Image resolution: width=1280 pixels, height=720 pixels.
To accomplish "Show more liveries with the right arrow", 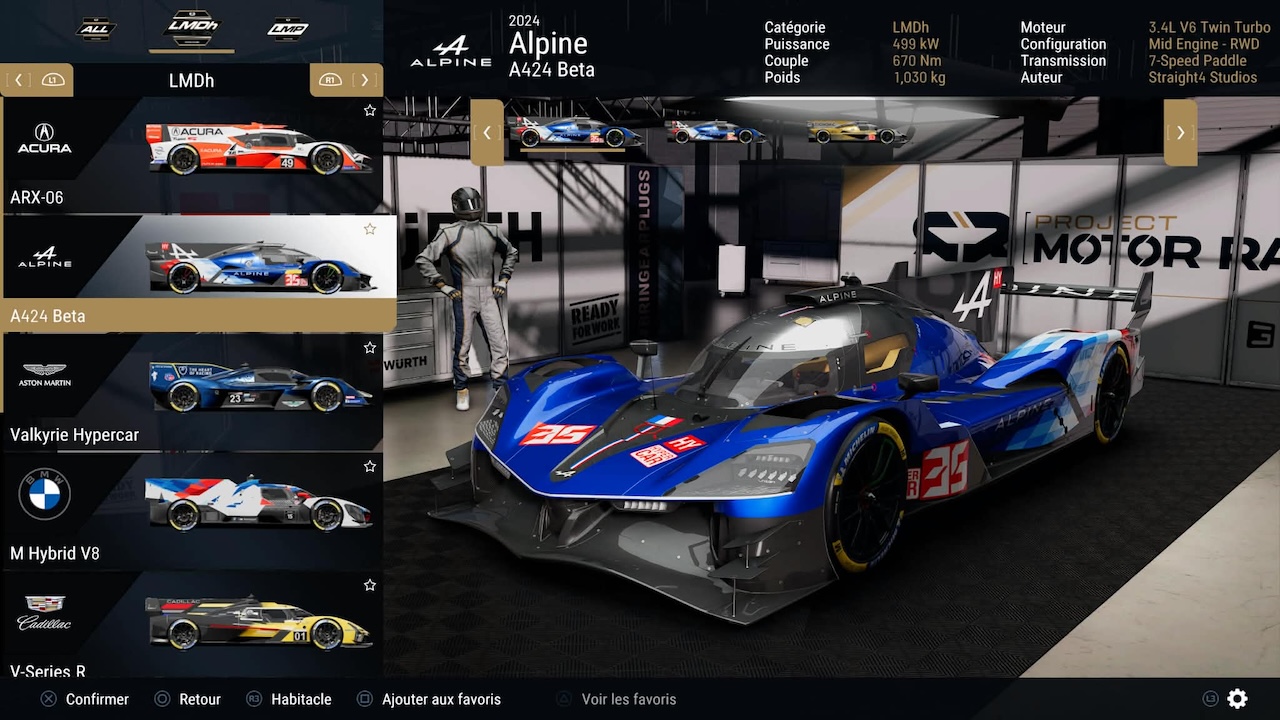I will pyautogui.click(x=1180, y=132).
